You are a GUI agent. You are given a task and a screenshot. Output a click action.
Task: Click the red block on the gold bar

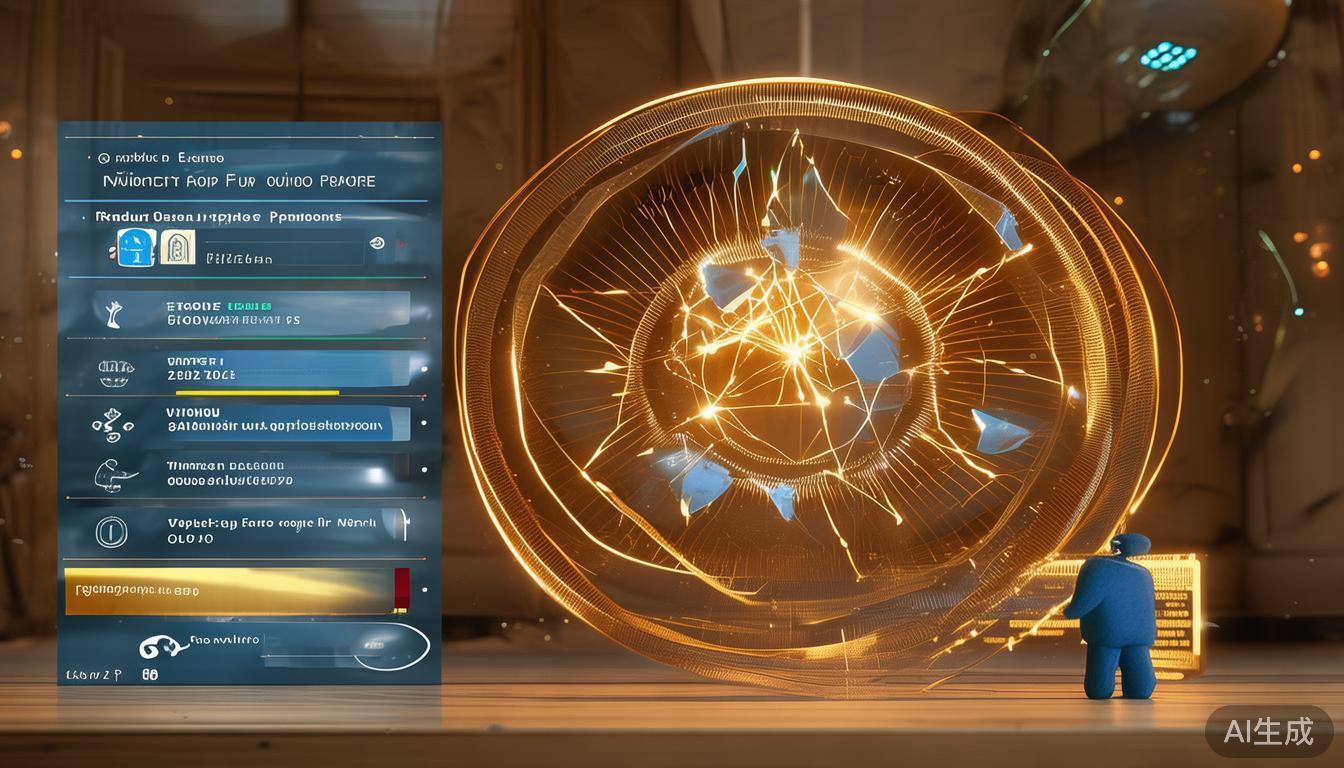[x=402, y=588]
